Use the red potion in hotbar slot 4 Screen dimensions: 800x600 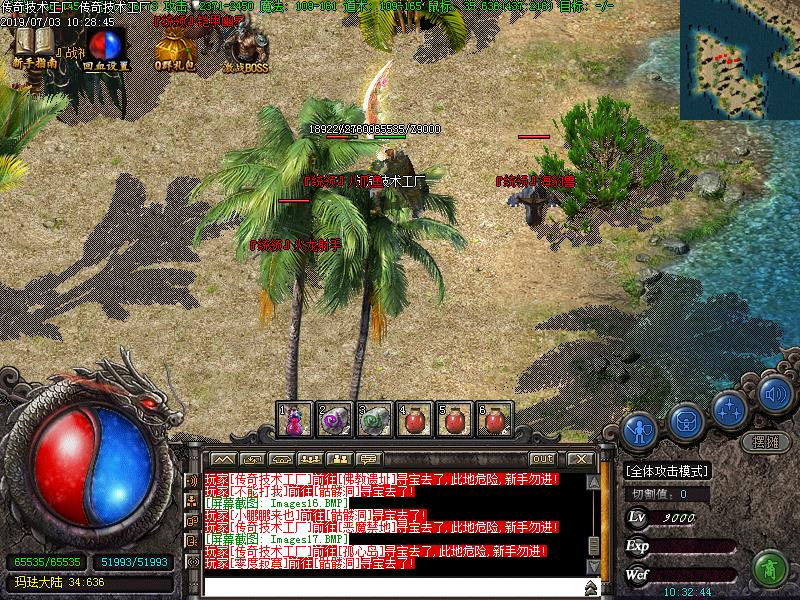[414, 419]
